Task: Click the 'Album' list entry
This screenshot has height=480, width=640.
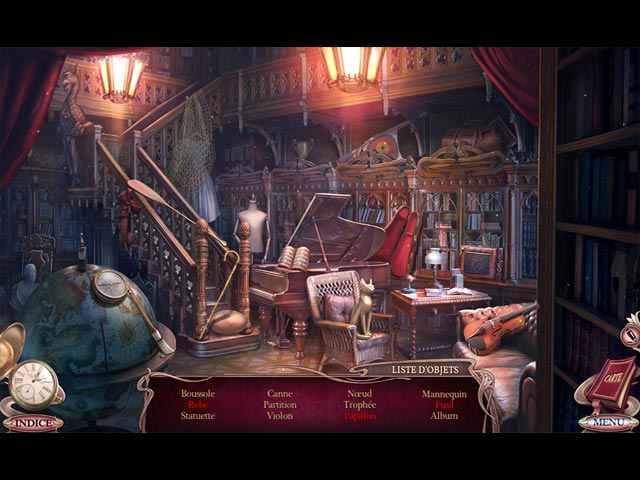Action: tap(444, 416)
